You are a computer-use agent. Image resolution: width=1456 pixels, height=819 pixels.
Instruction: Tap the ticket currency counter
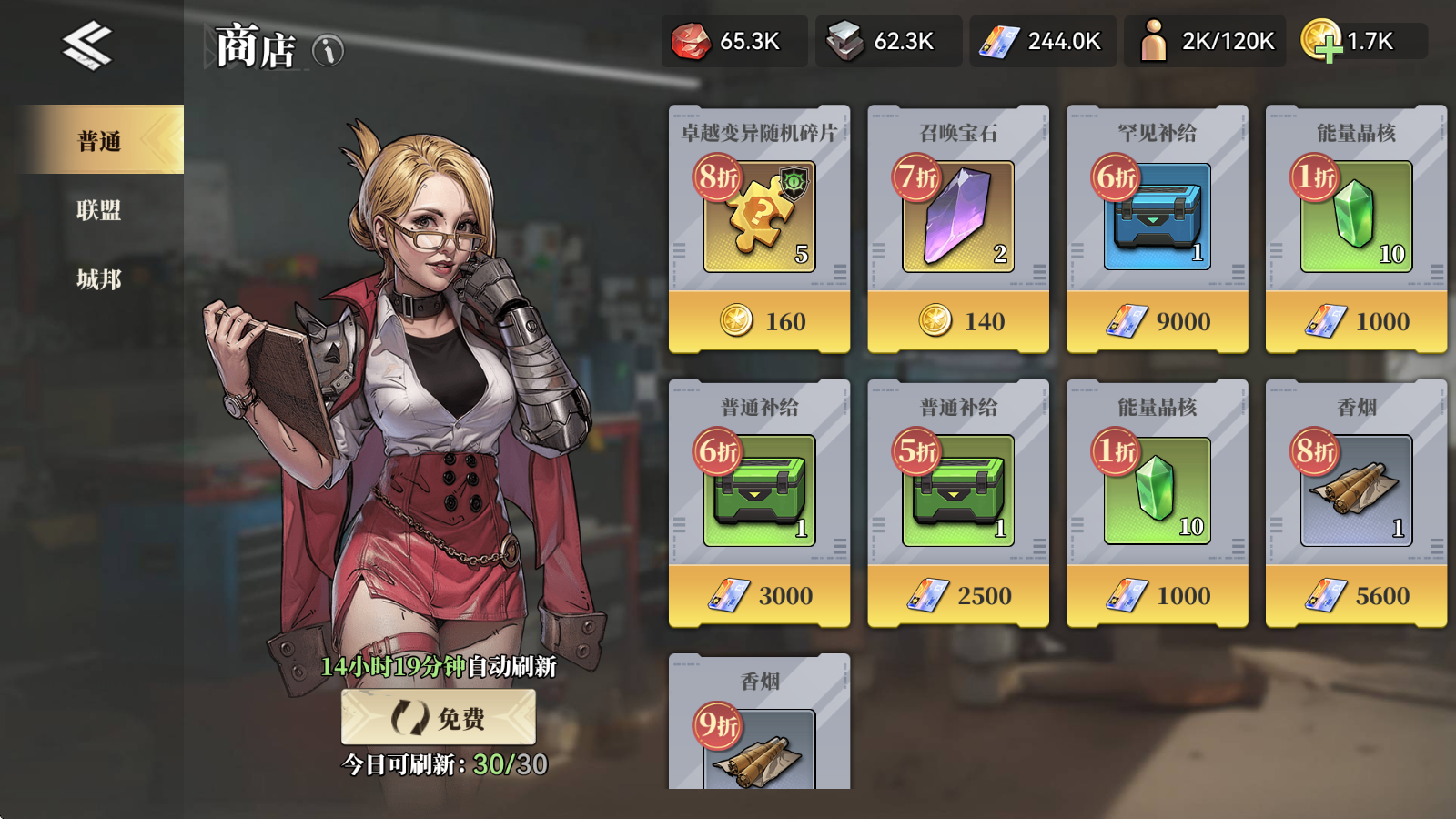[x=1042, y=42]
